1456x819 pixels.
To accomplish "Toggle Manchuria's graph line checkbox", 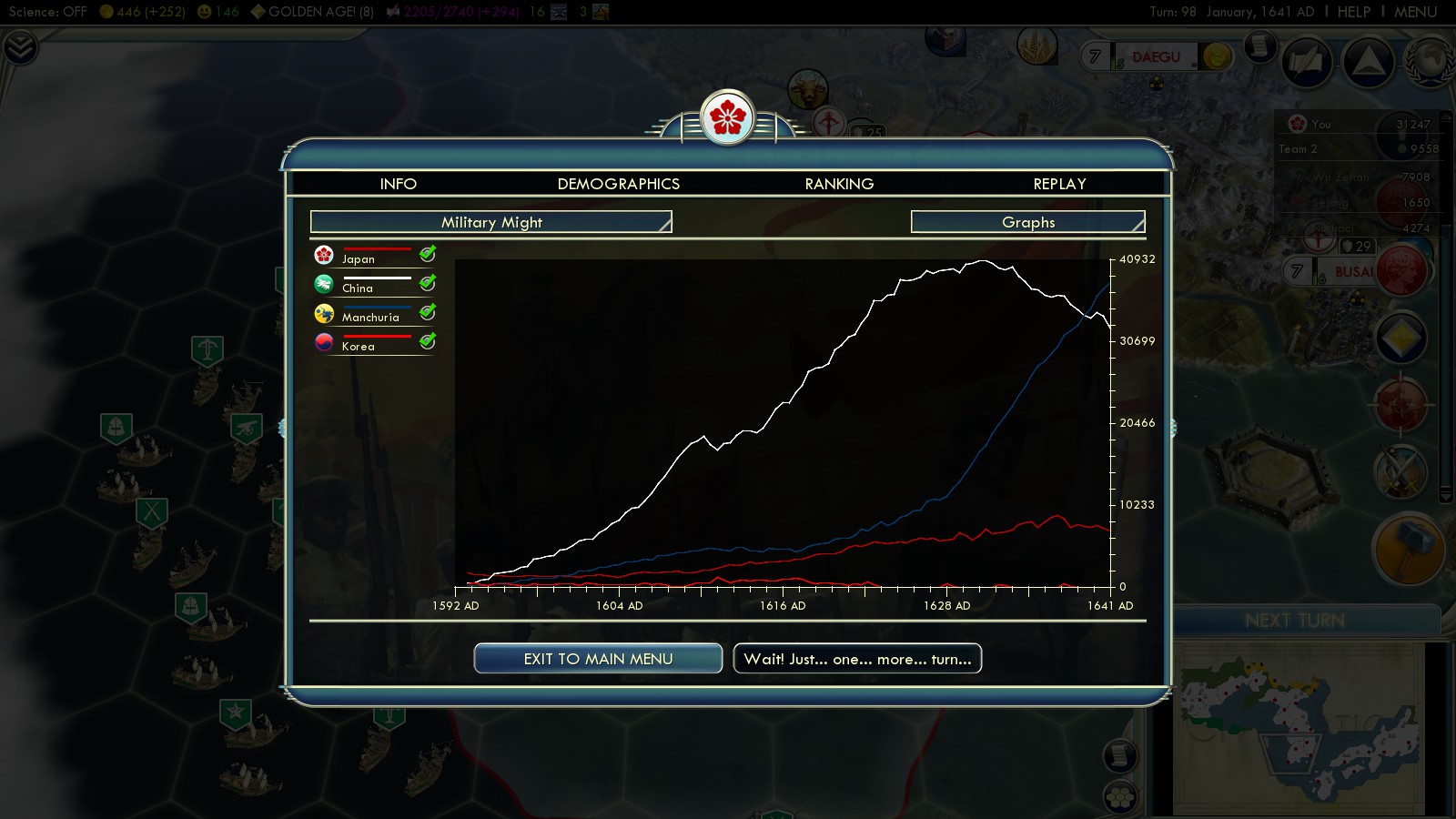I will tap(428, 312).
